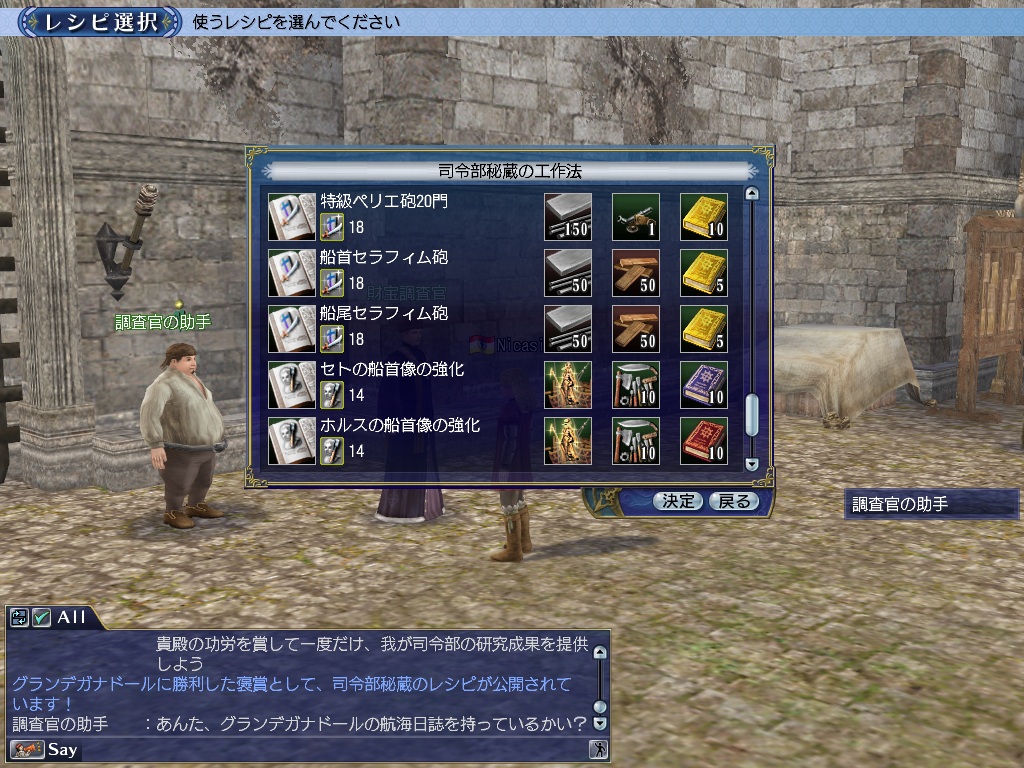Click the purple book ingredient for セトの船首像の強化
Viewport: 1024px width, 768px height.
(704, 385)
